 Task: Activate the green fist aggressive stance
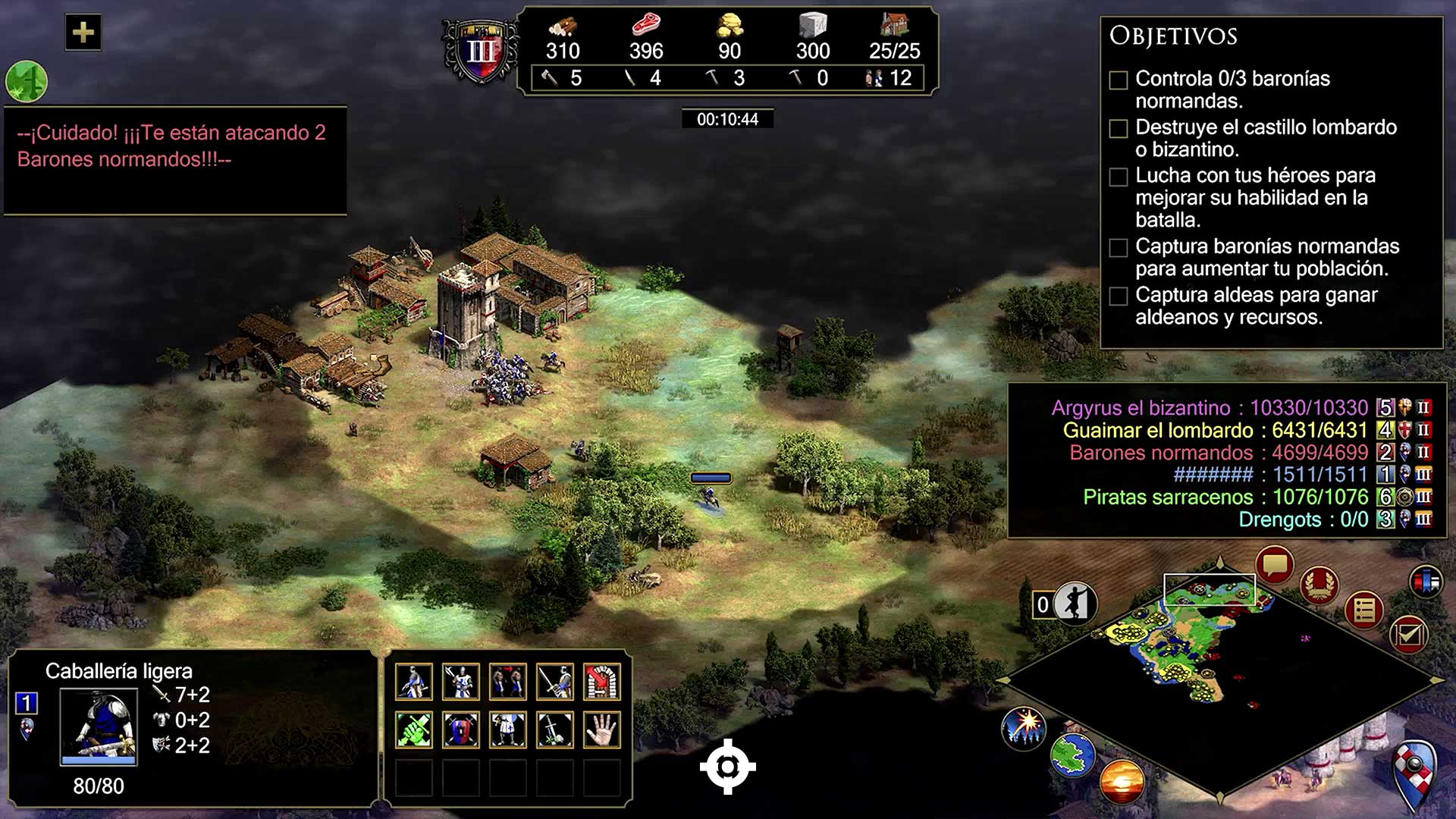pos(414,730)
